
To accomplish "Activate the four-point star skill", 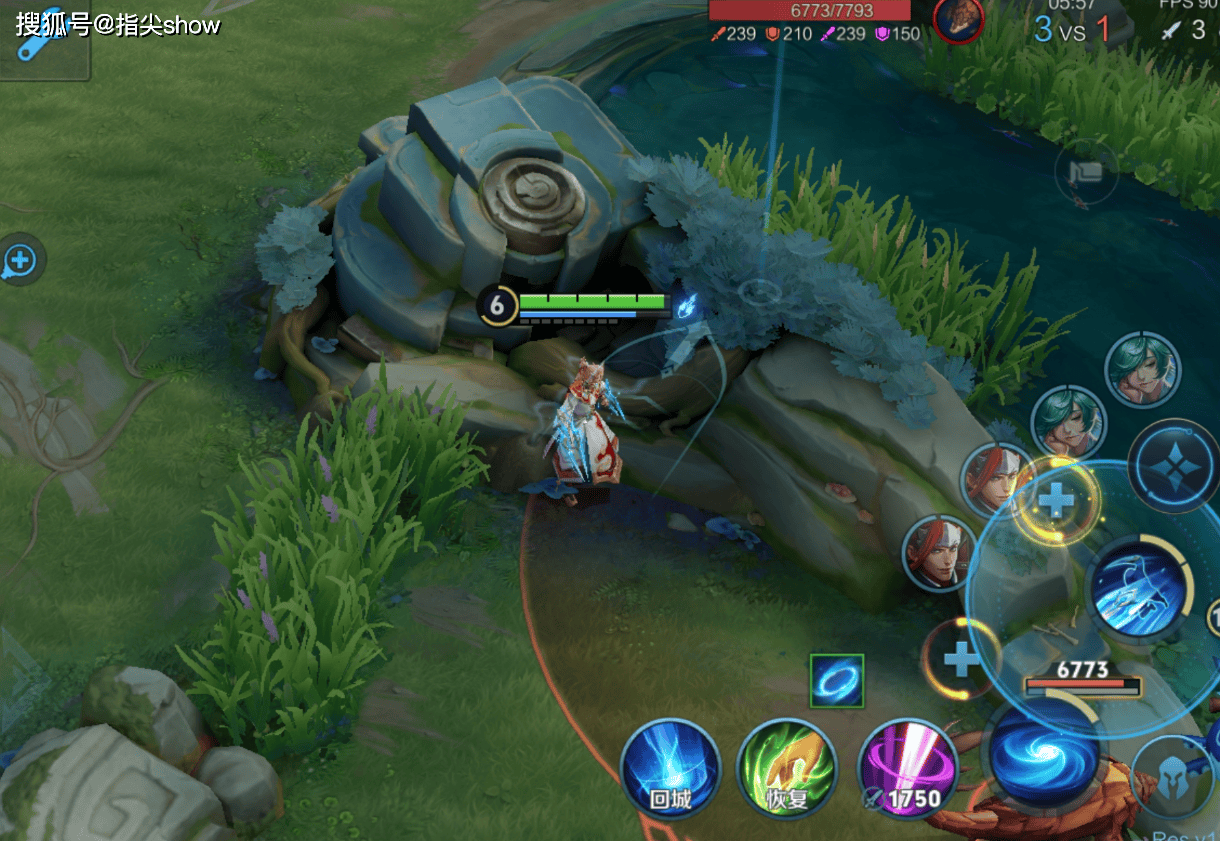I will (x=1175, y=467).
